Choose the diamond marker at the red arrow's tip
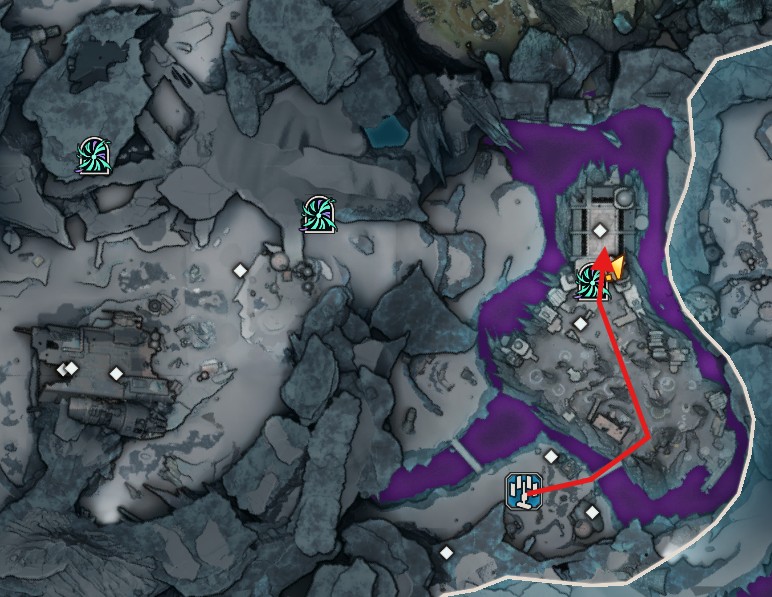This screenshot has height=597, width=772. pyautogui.click(x=600, y=231)
